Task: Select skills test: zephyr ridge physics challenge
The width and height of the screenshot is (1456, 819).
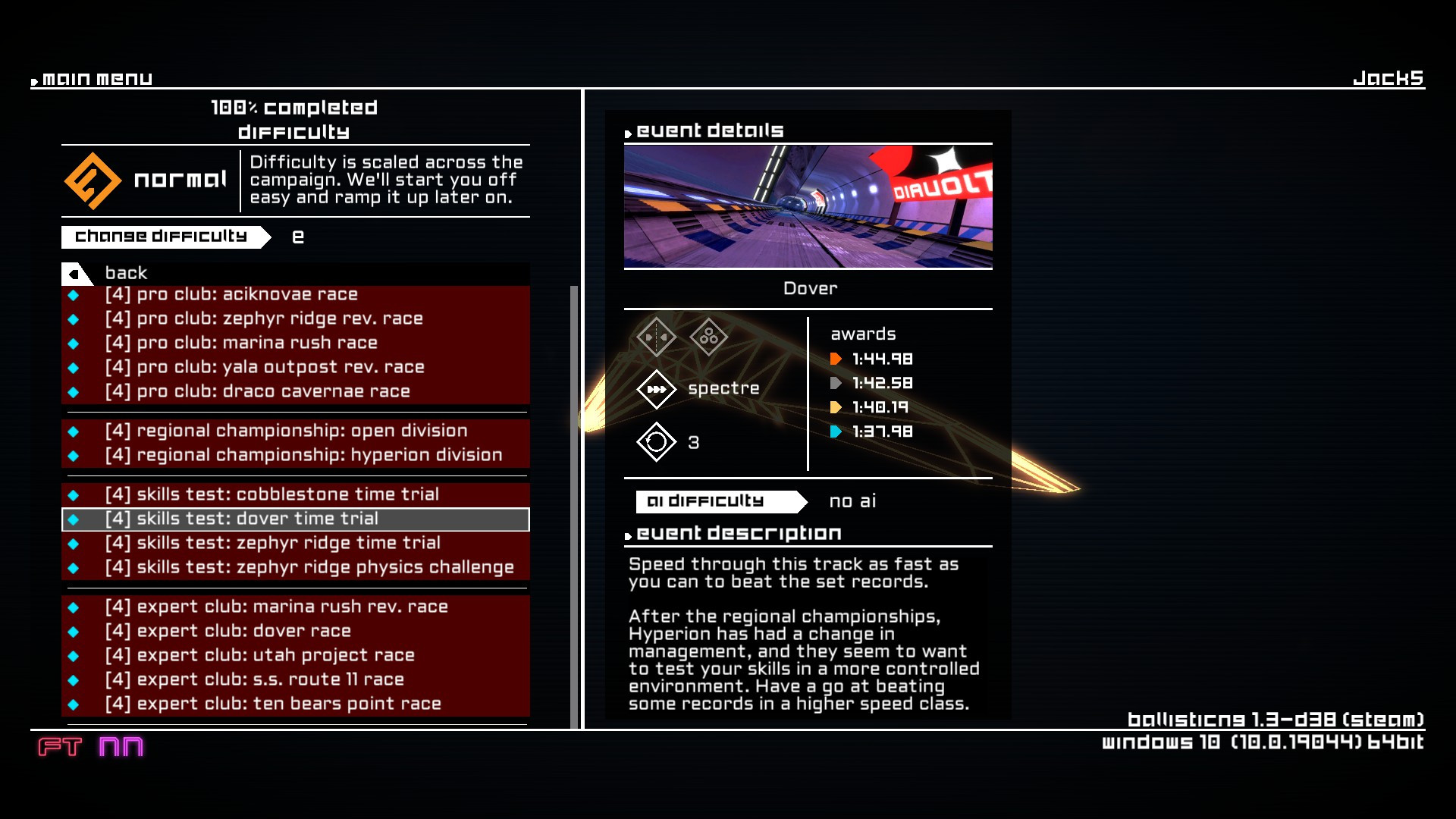Action: click(311, 566)
